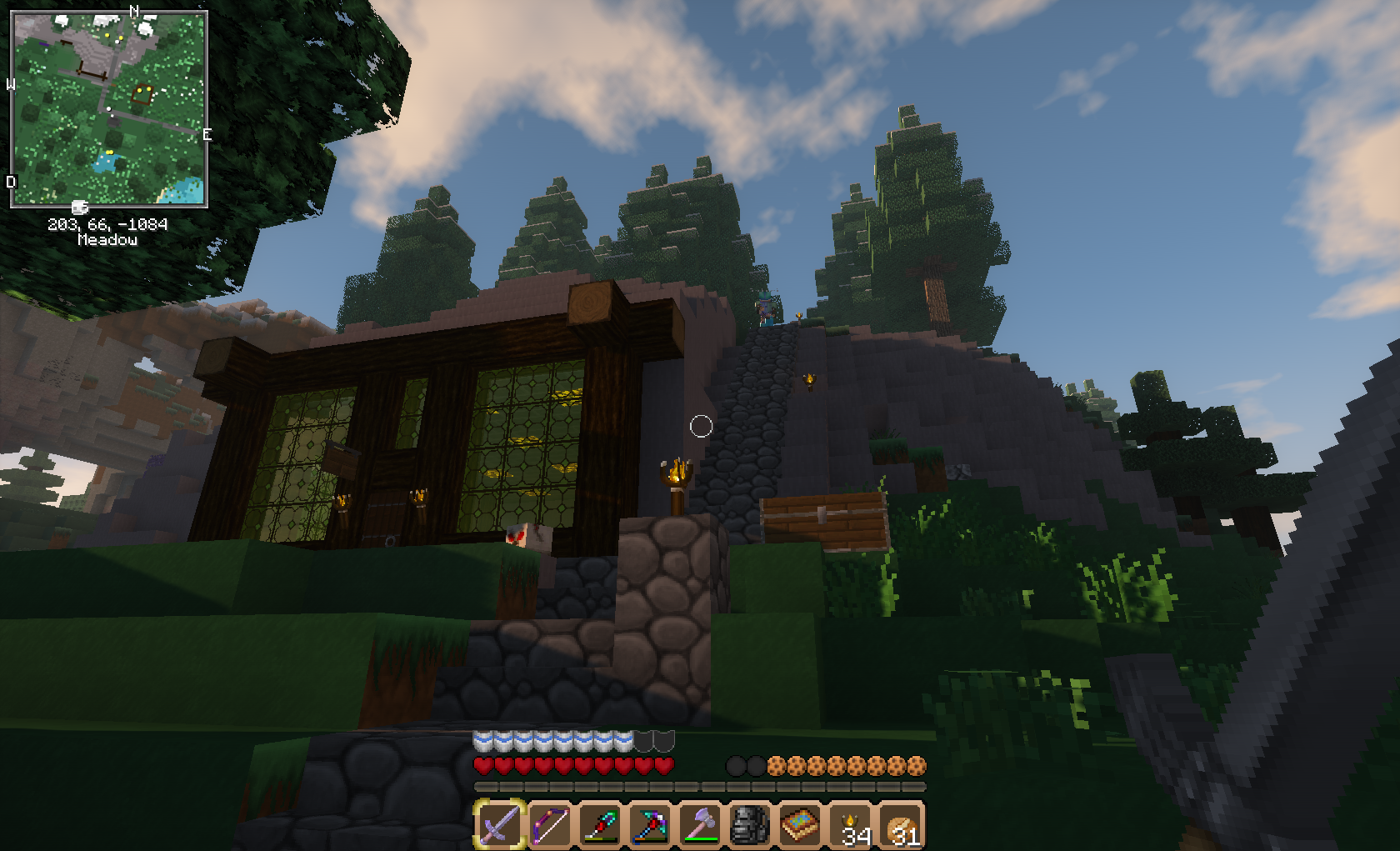
Task: Choose the red and teal shovel slot
Action: pos(599,824)
